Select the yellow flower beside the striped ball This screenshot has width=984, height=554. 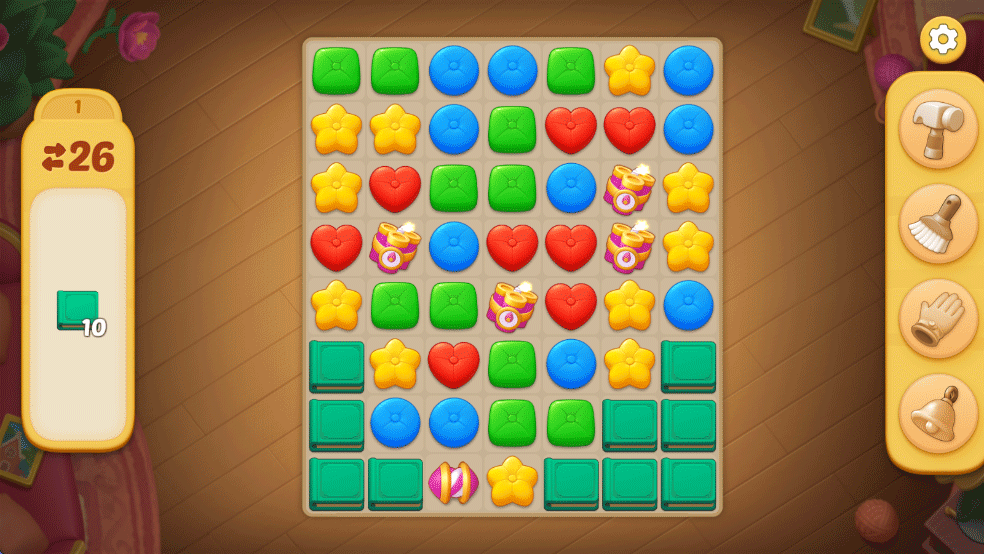(x=512, y=482)
